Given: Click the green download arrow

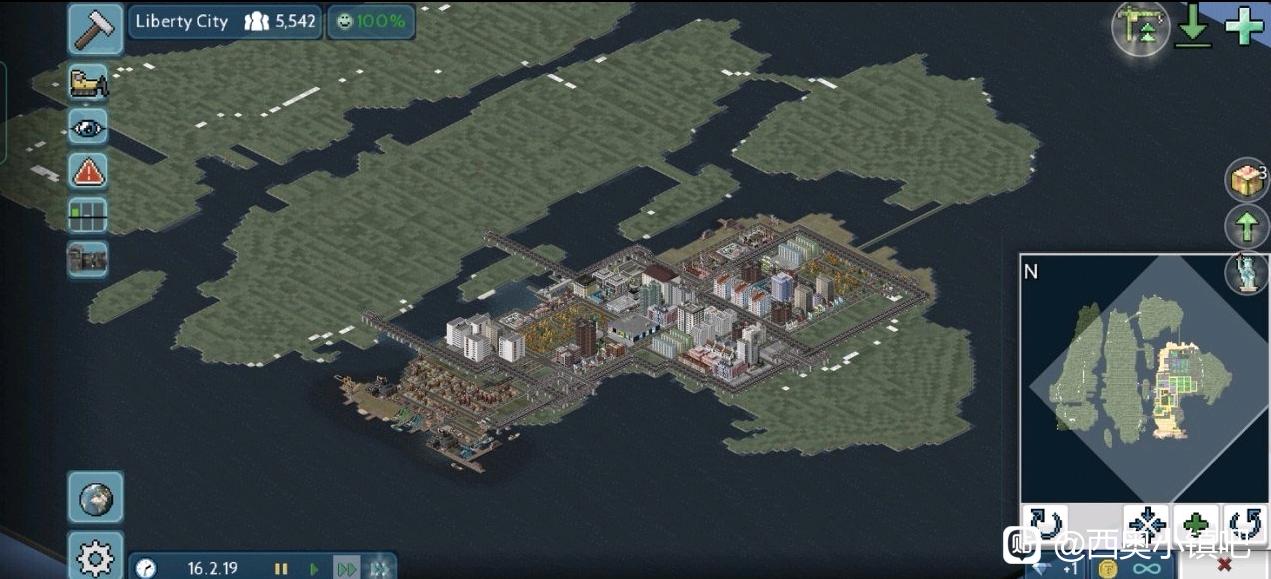Looking at the screenshot, I should tap(1193, 27).
